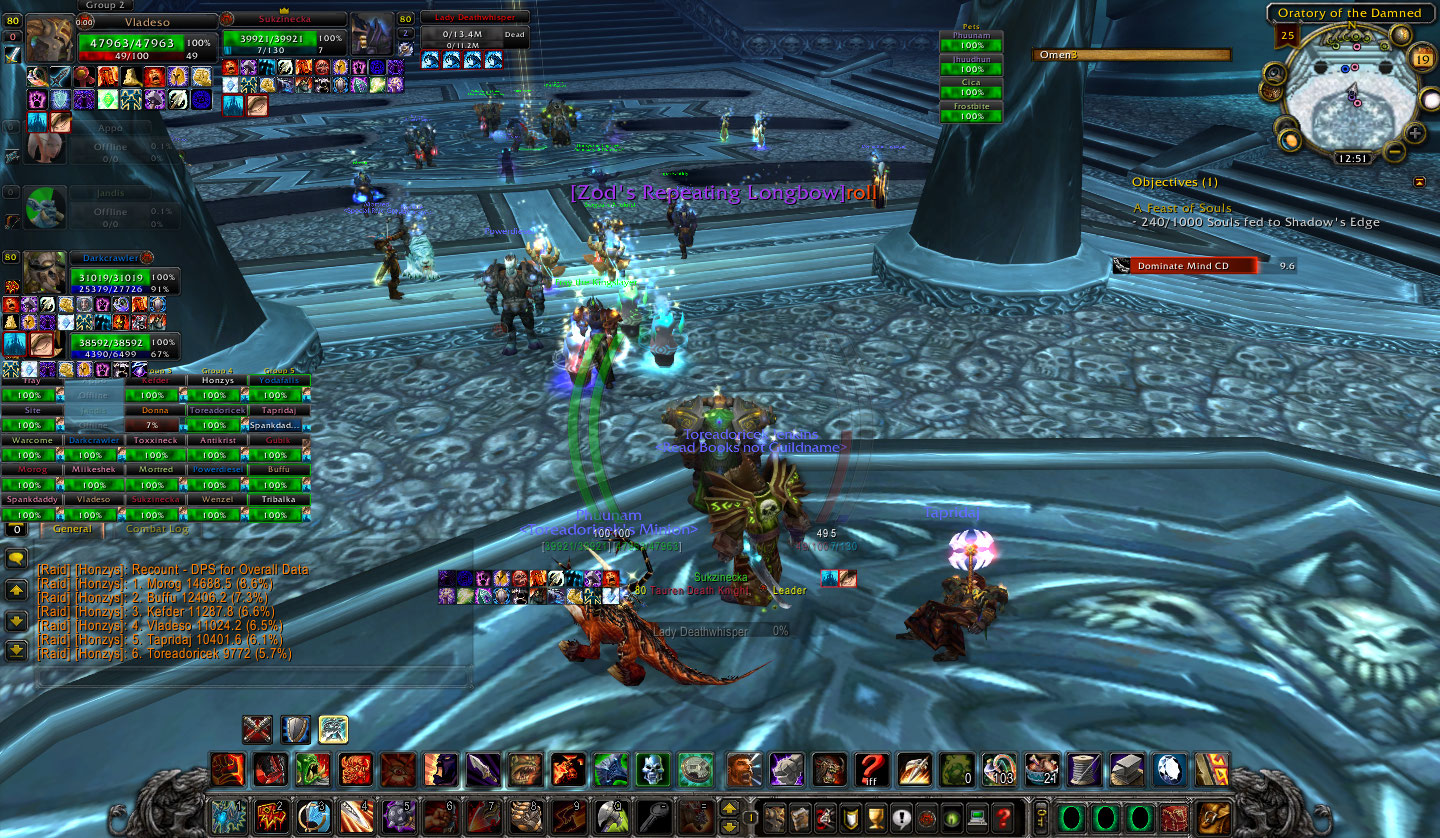Select the General chat tab

point(72,529)
